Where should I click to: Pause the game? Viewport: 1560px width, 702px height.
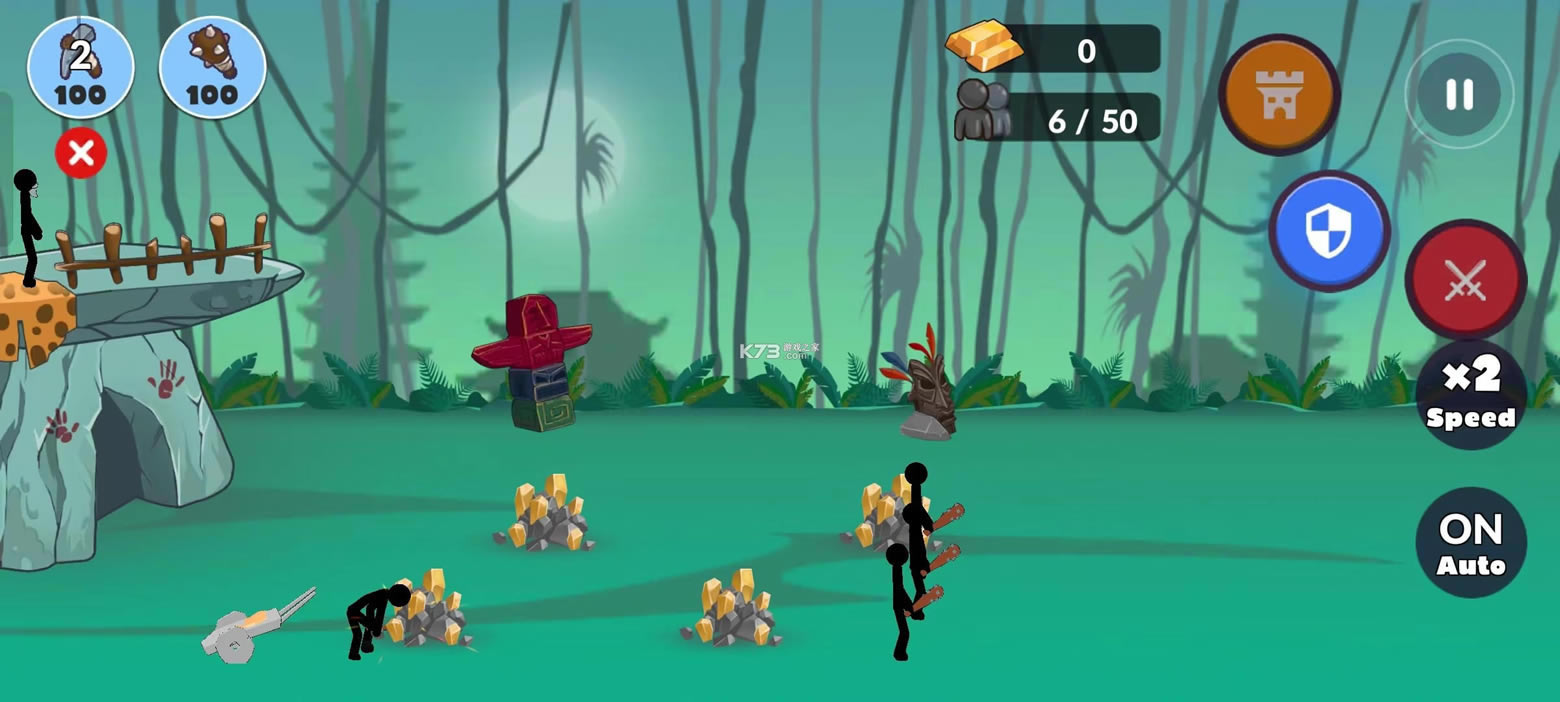click(1459, 95)
